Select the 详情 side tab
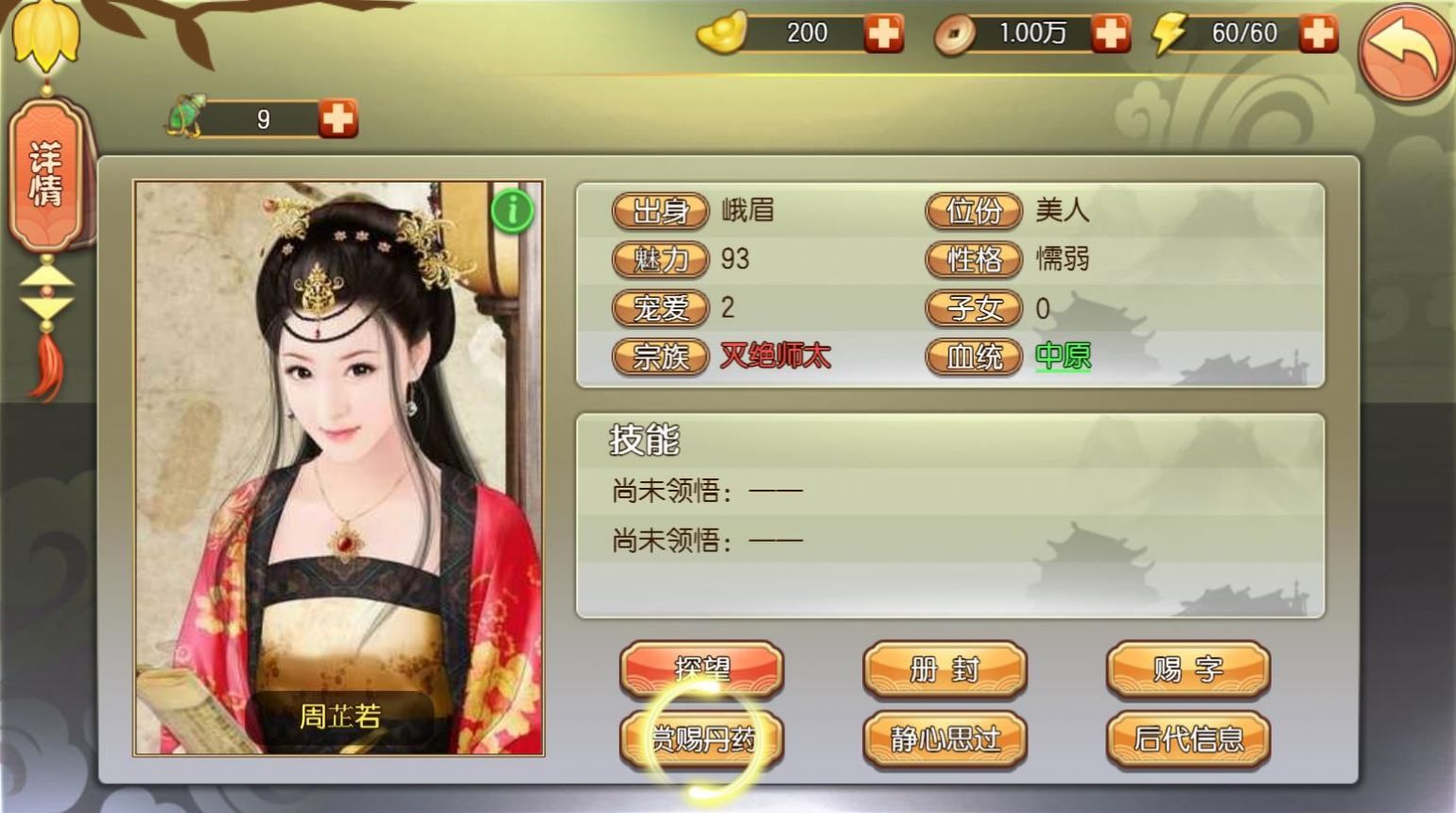Screen dimensions: 1456x813 (46, 175)
